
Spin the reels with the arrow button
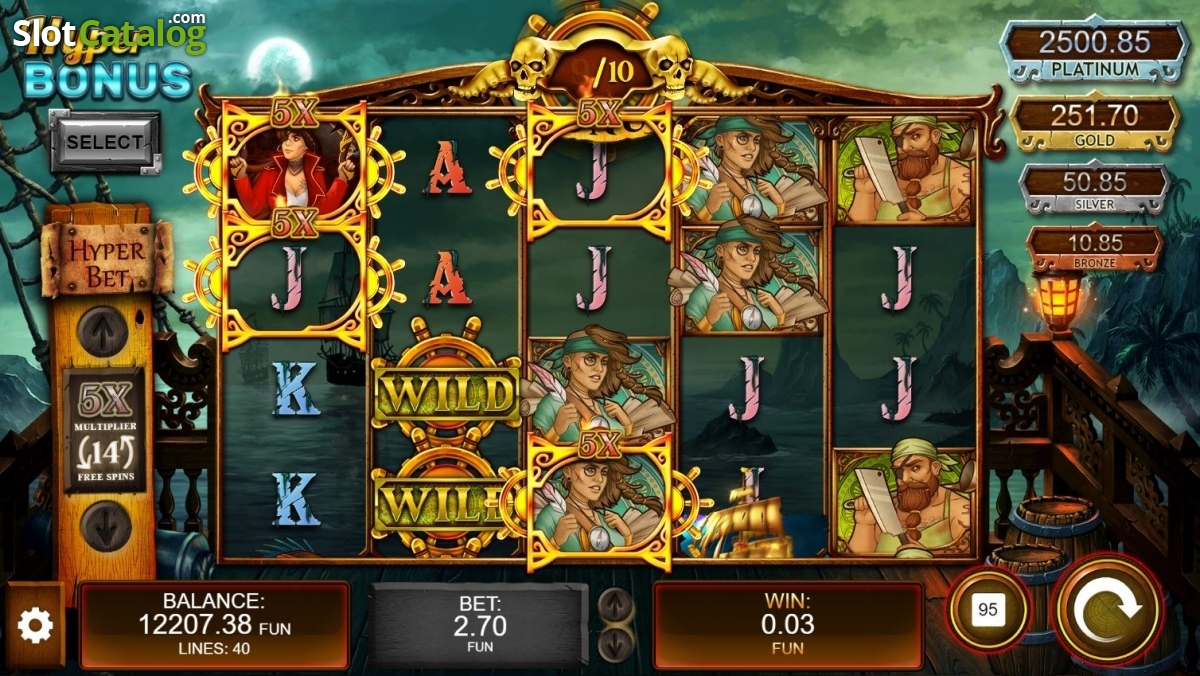click(x=1104, y=610)
